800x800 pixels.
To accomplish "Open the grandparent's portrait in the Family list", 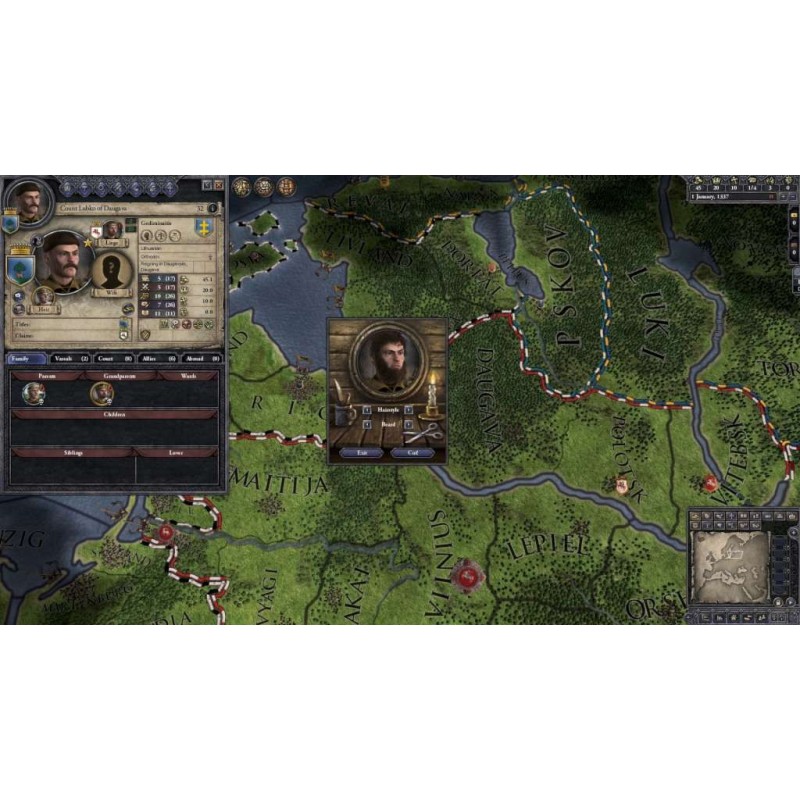I will (x=102, y=393).
